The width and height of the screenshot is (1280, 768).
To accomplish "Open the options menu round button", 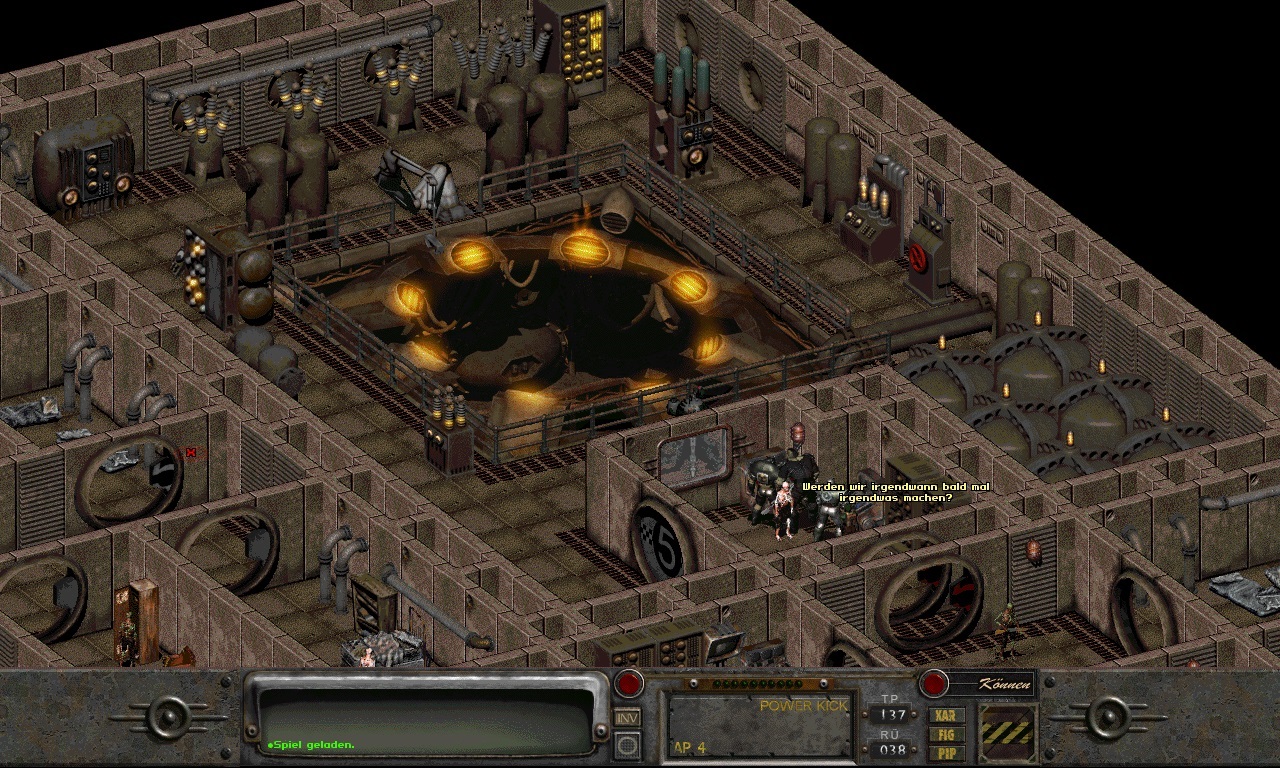I will pyautogui.click(x=628, y=745).
